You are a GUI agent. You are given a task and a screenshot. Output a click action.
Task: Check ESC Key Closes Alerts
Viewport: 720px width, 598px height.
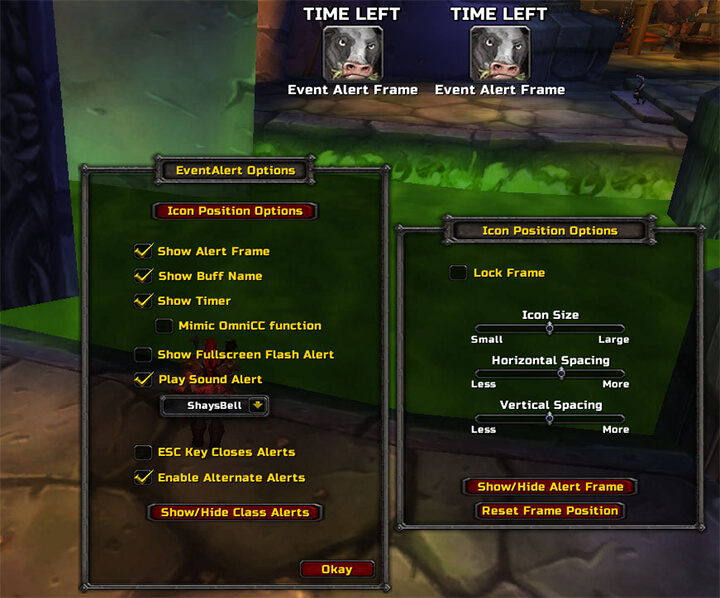click(143, 452)
